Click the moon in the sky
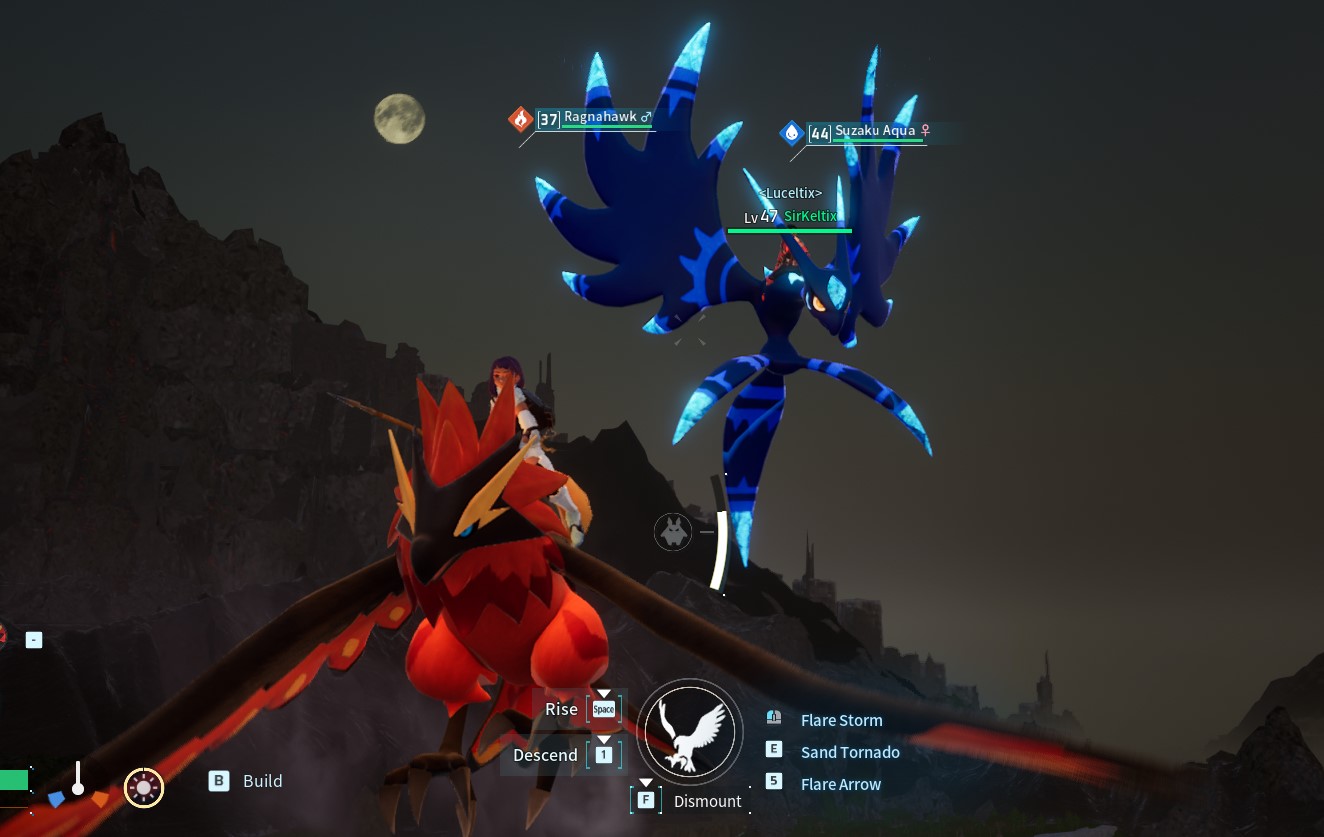 [x=399, y=118]
